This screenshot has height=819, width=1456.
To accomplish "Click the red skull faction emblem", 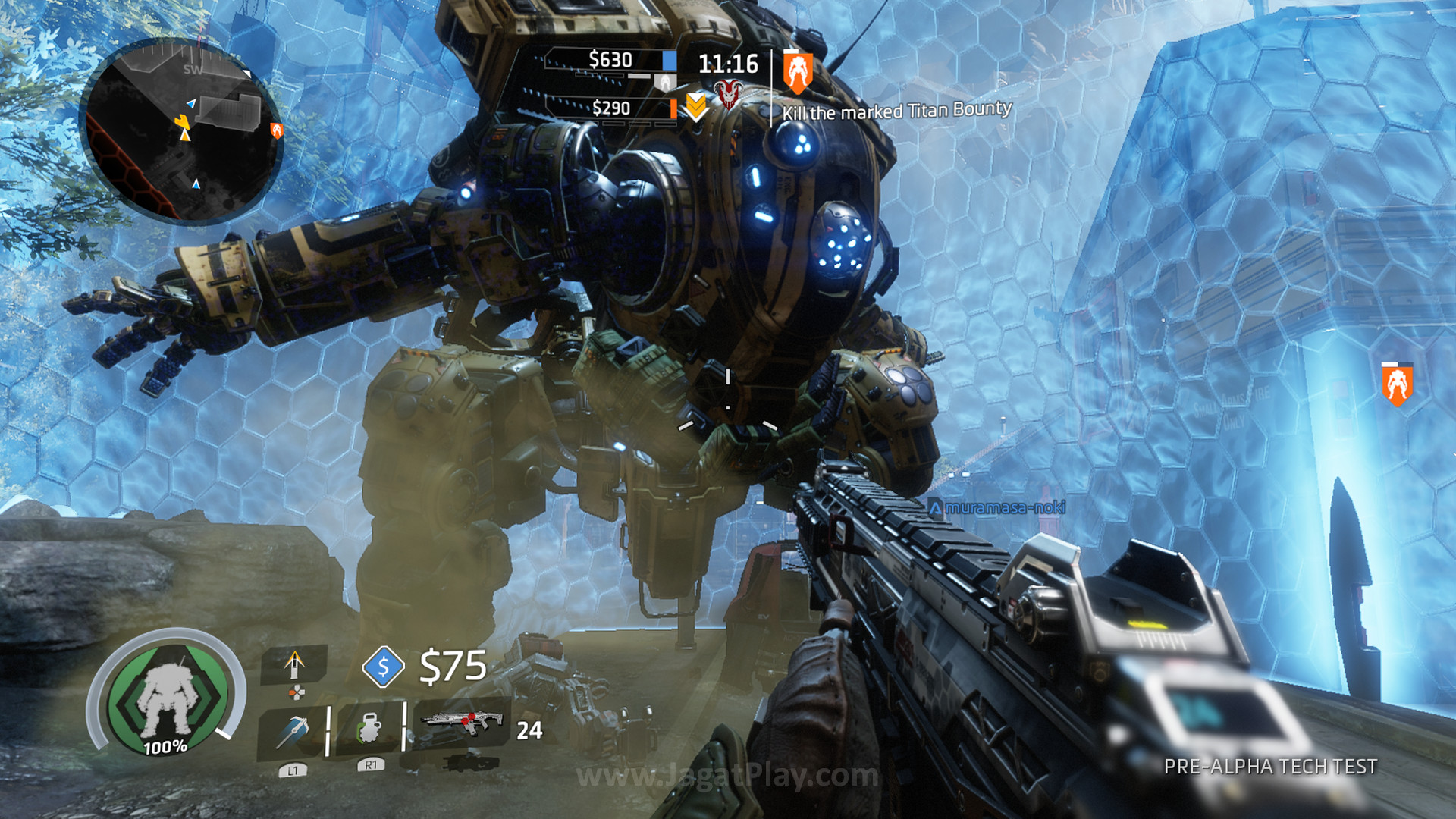I will pyautogui.click(x=728, y=94).
